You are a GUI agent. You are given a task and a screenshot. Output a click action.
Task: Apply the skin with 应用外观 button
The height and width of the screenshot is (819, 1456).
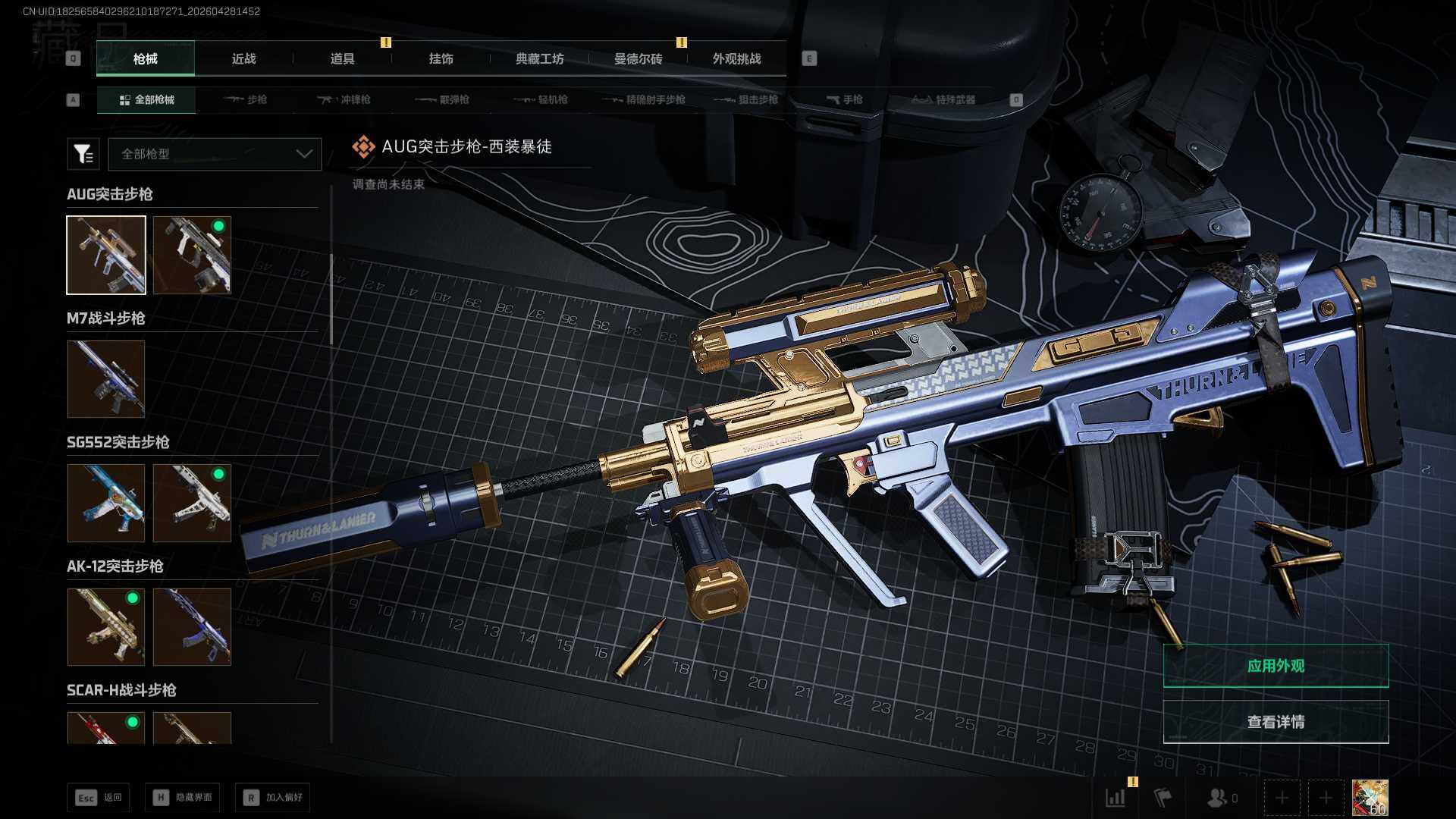pyautogui.click(x=1276, y=666)
